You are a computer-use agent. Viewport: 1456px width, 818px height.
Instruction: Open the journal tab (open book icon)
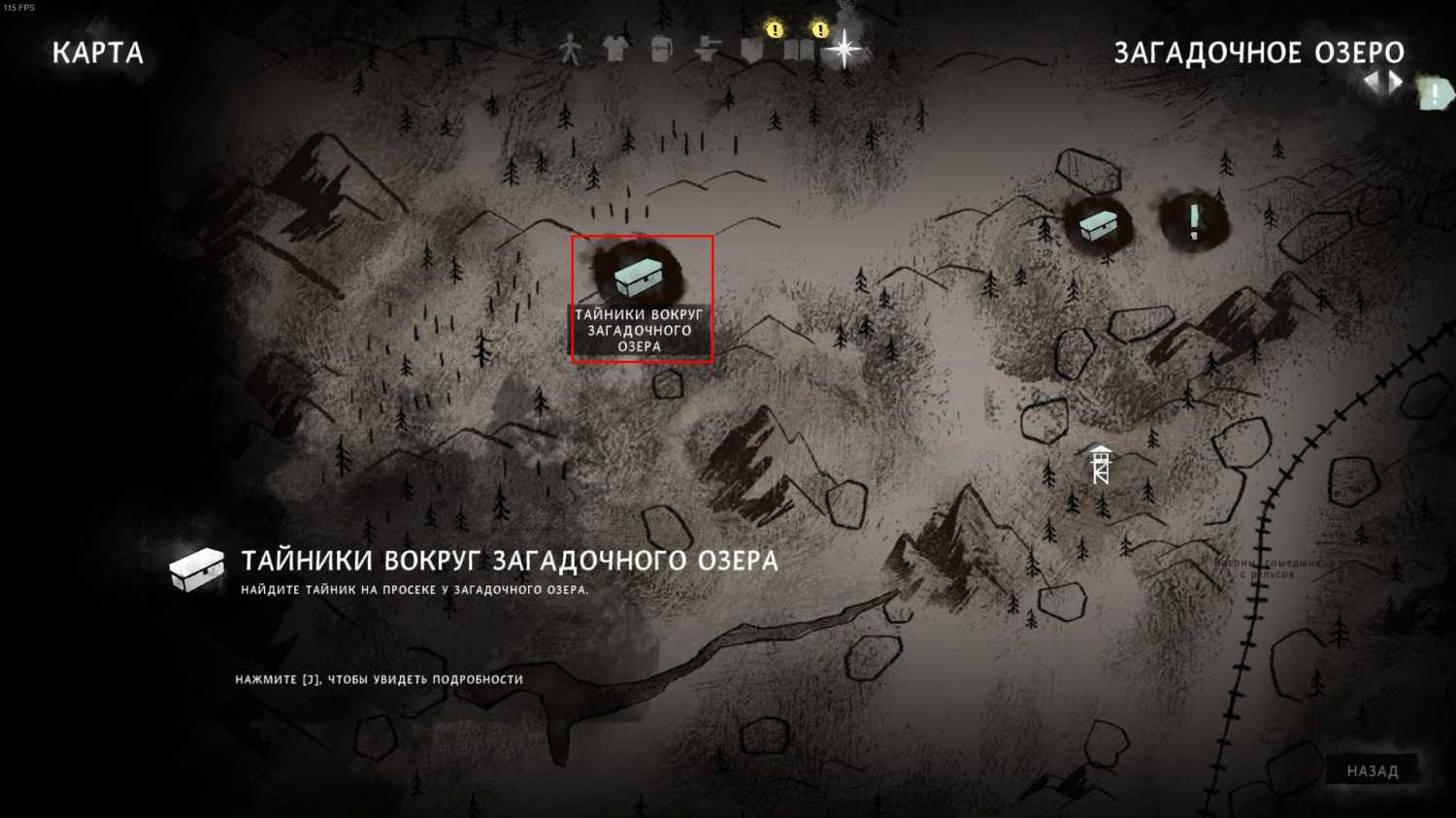click(799, 50)
